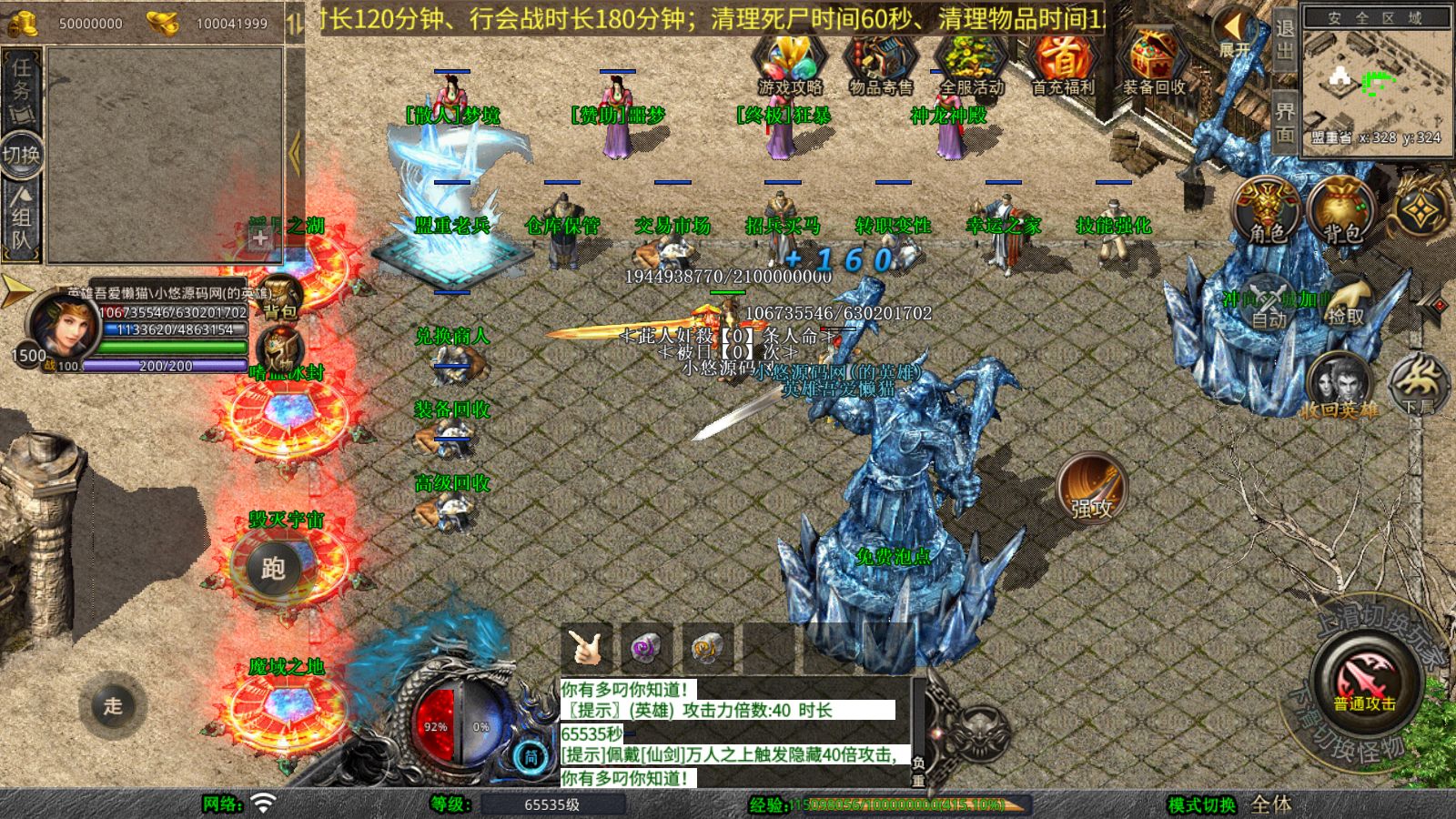Select the 走 walk movement button
The image size is (1456, 819).
[112, 705]
